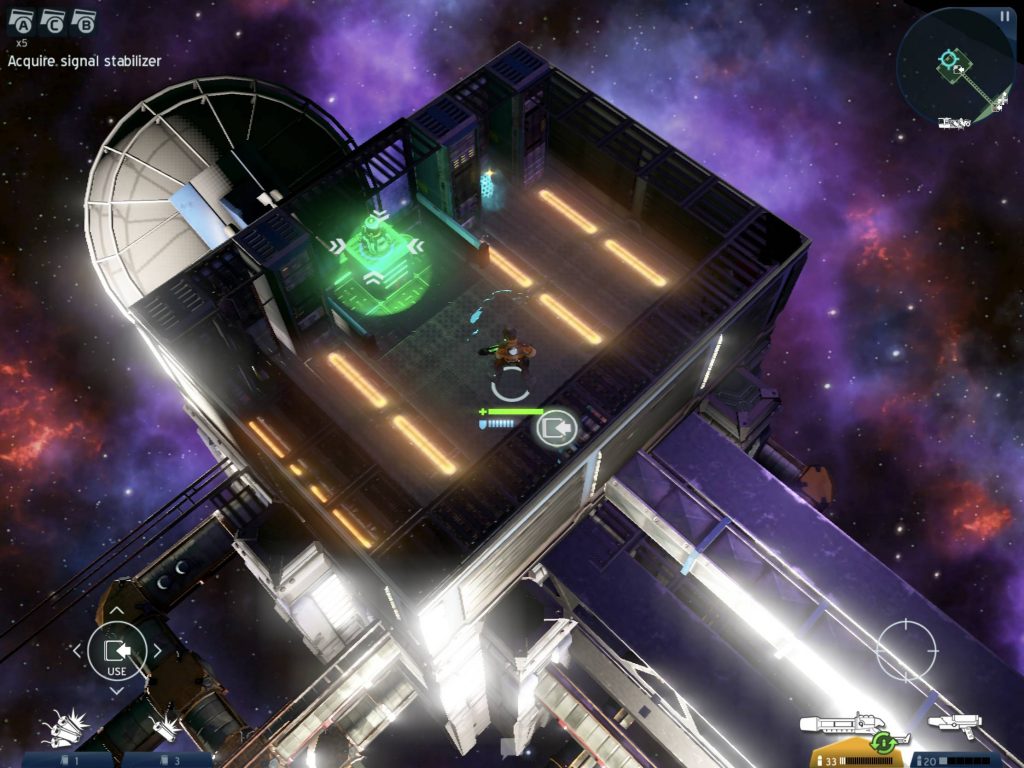This screenshot has height=768, width=1024.
Task: Tap the interact prompt beside the character
Action: pos(556,429)
